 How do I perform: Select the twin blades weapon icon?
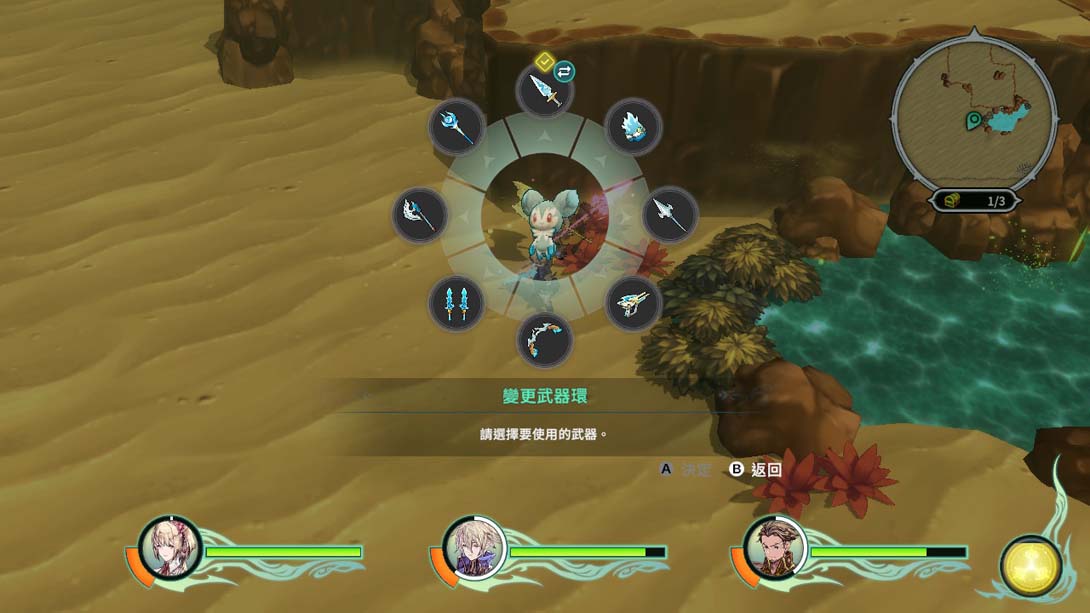pos(456,303)
